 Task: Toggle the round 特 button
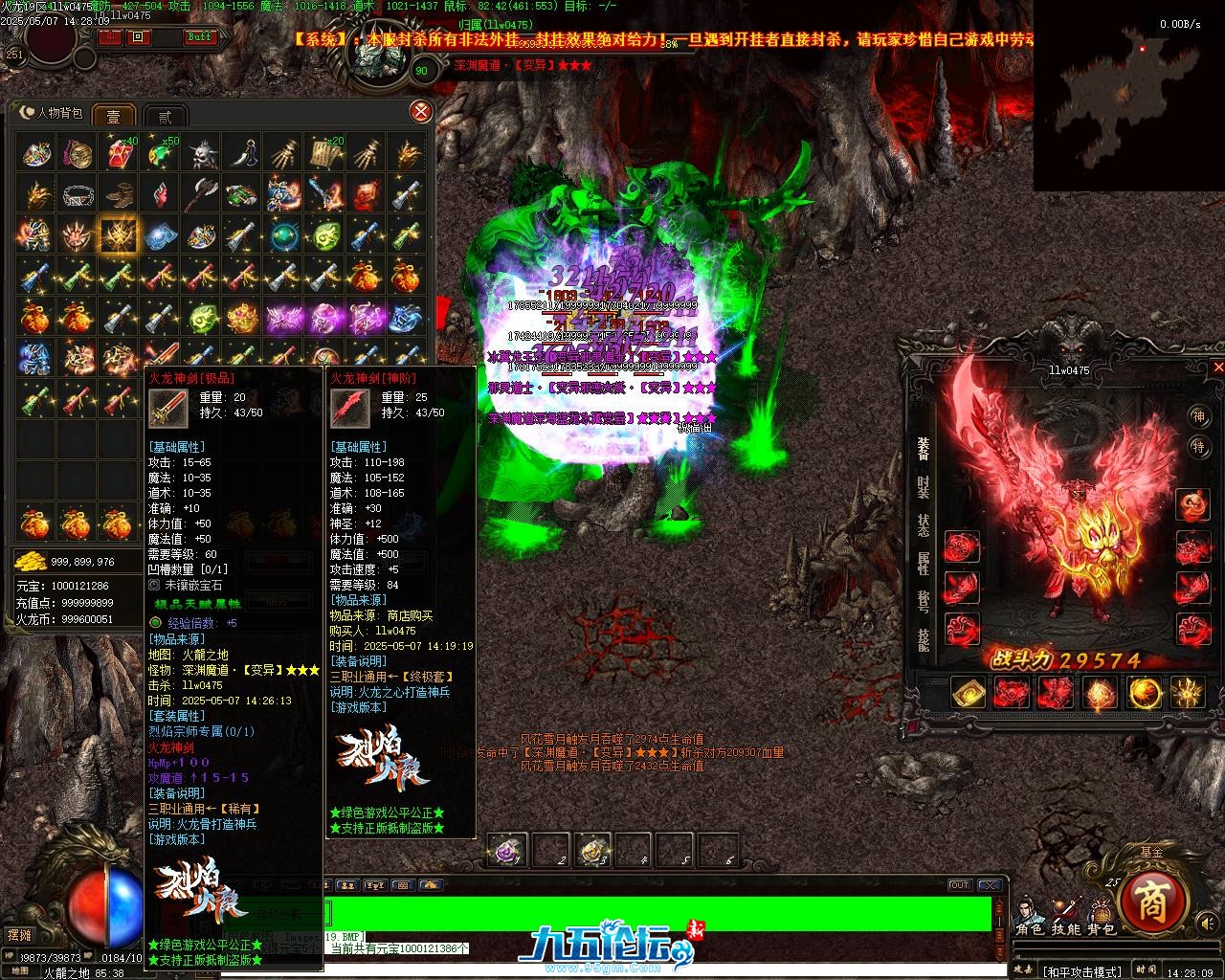tap(1198, 447)
